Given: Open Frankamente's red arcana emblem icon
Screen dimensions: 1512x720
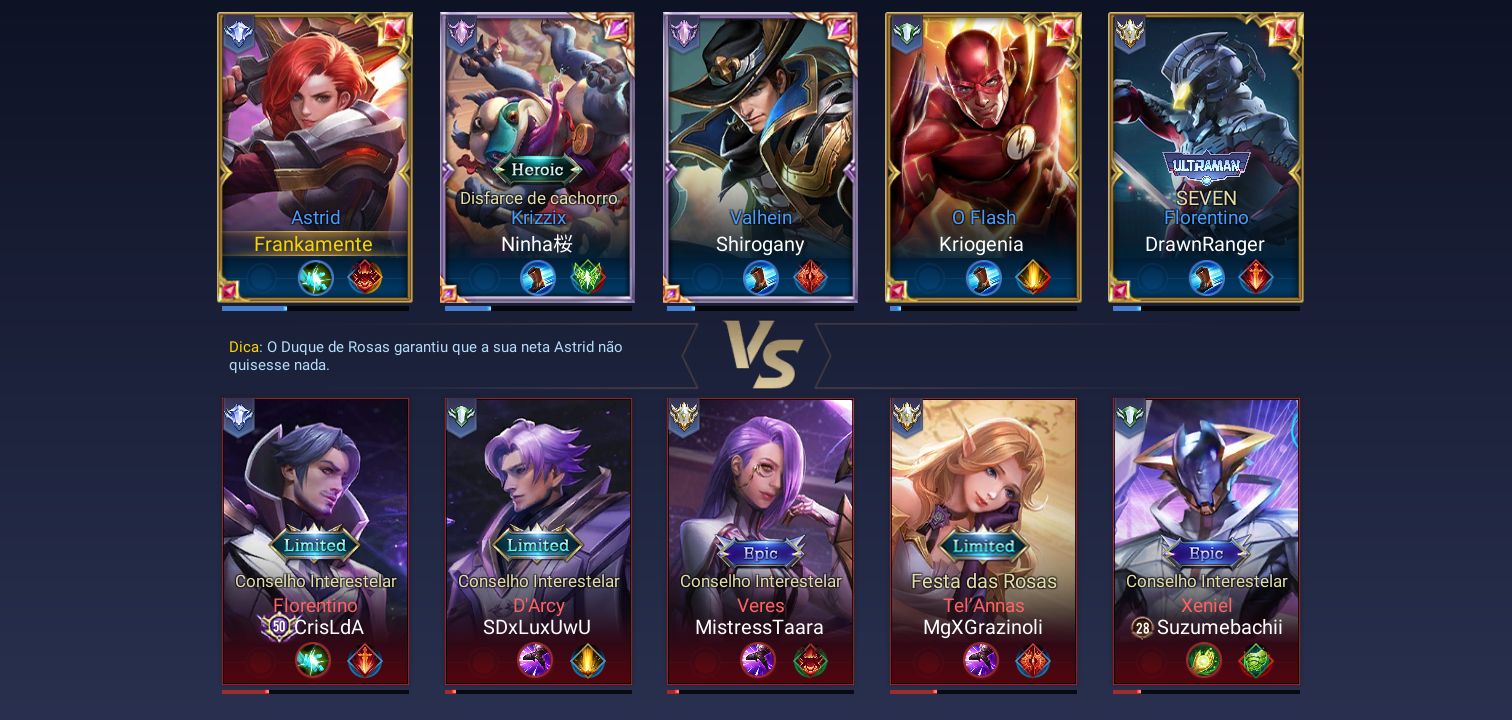Looking at the screenshot, I should [365, 278].
